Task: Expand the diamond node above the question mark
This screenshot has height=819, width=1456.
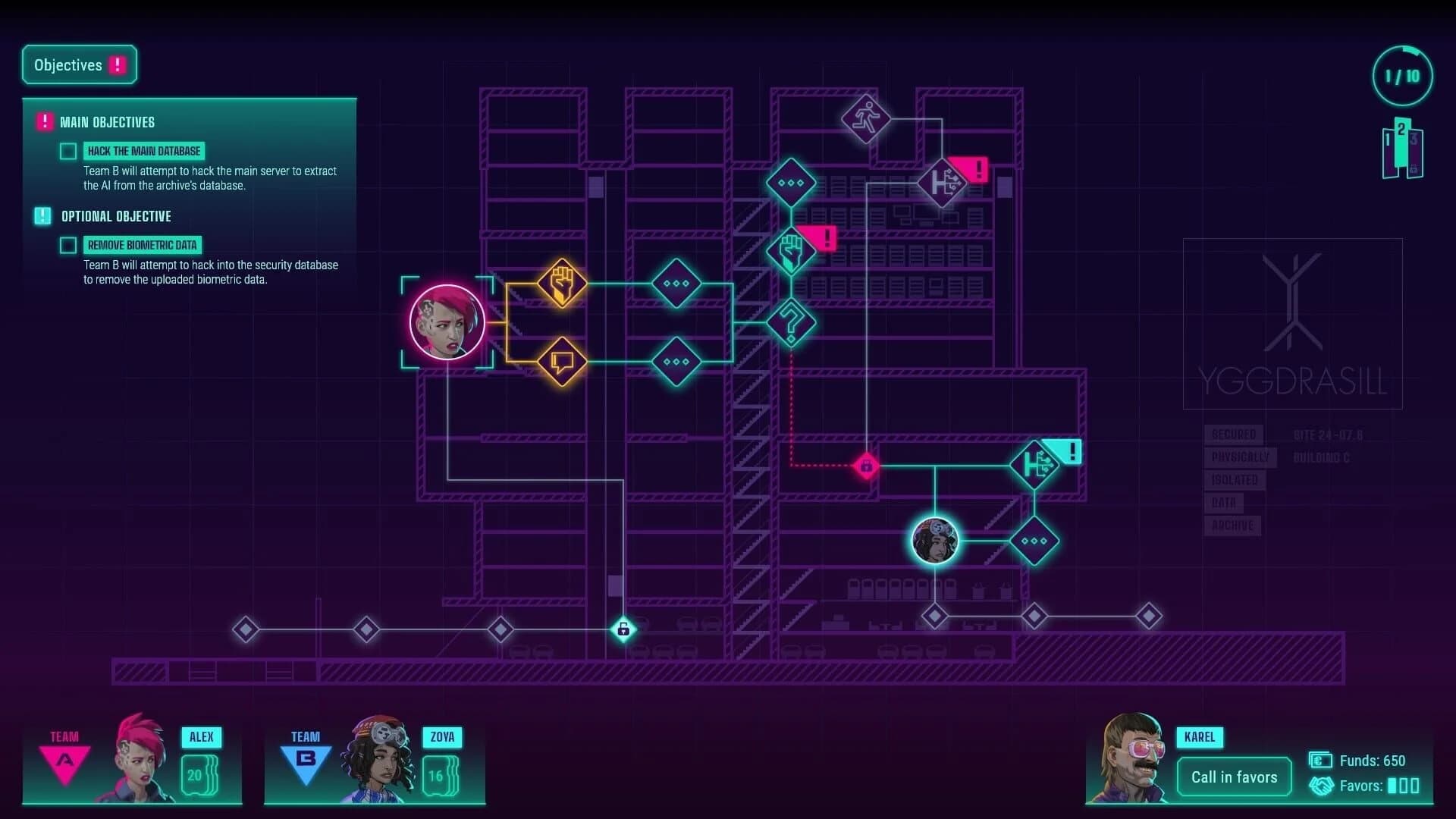Action: 792,183
